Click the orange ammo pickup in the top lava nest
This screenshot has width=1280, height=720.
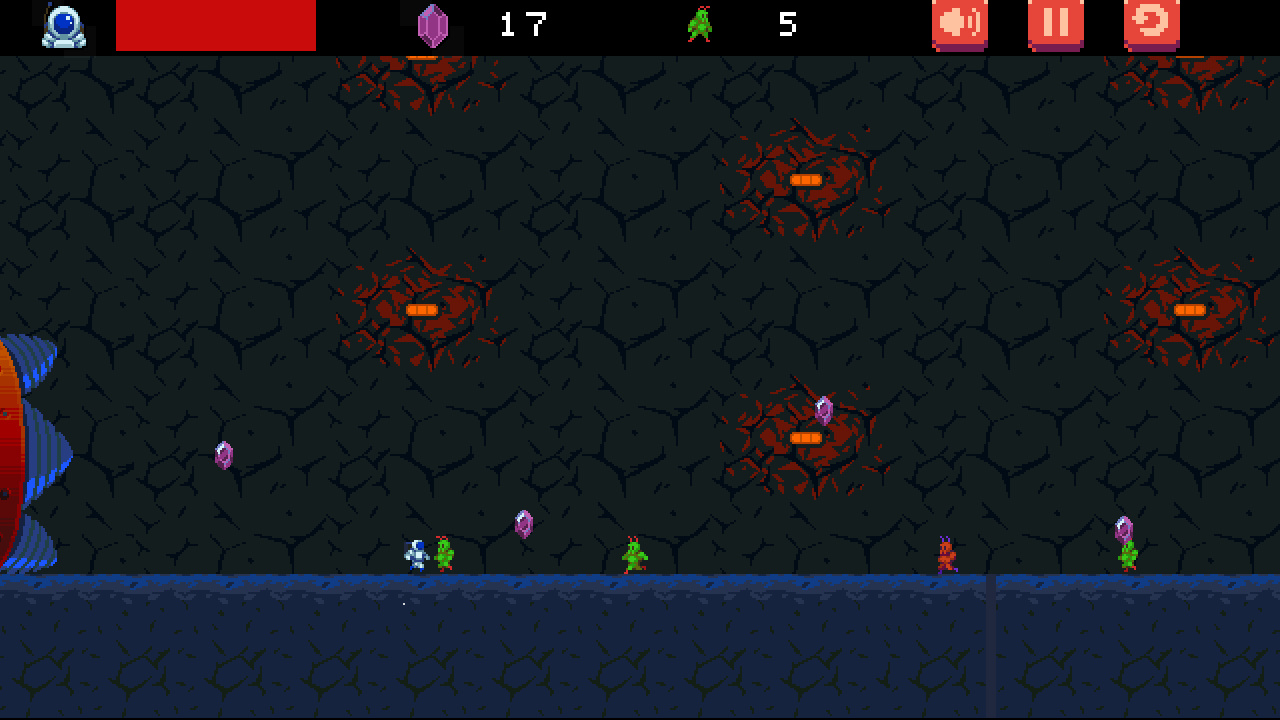click(x=806, y=179)
